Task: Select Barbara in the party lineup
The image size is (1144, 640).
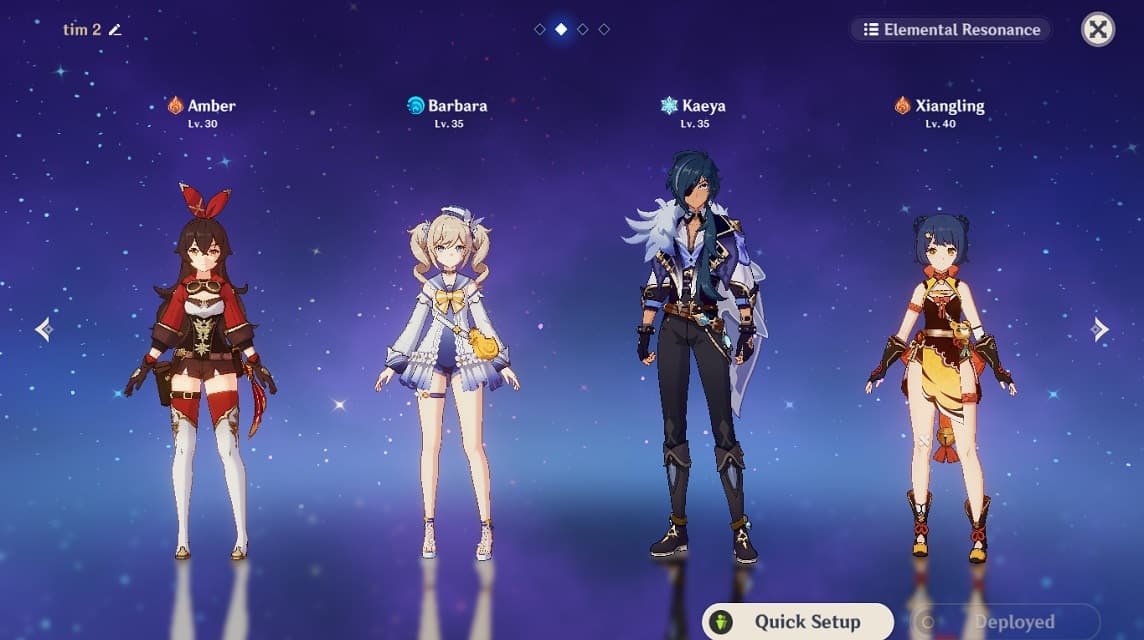Action: [447, 380]
